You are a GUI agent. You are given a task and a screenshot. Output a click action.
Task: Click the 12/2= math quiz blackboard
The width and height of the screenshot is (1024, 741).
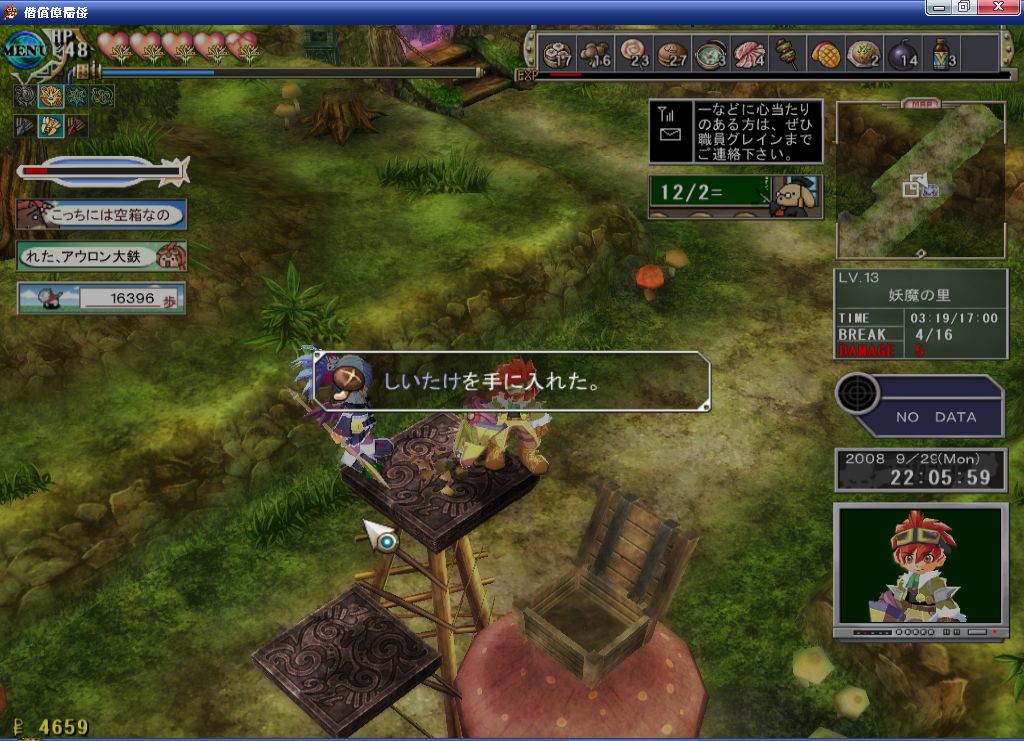click(736, 196)
